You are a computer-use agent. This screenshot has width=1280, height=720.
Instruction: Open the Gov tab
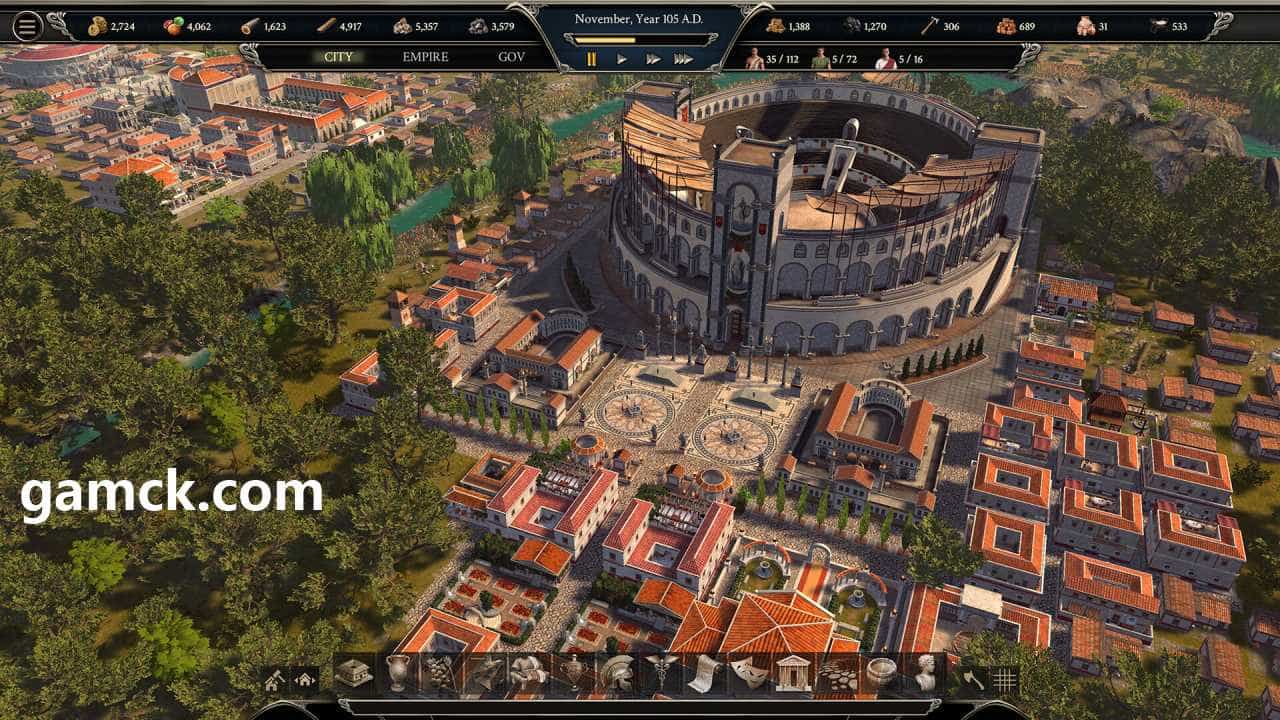511,57
